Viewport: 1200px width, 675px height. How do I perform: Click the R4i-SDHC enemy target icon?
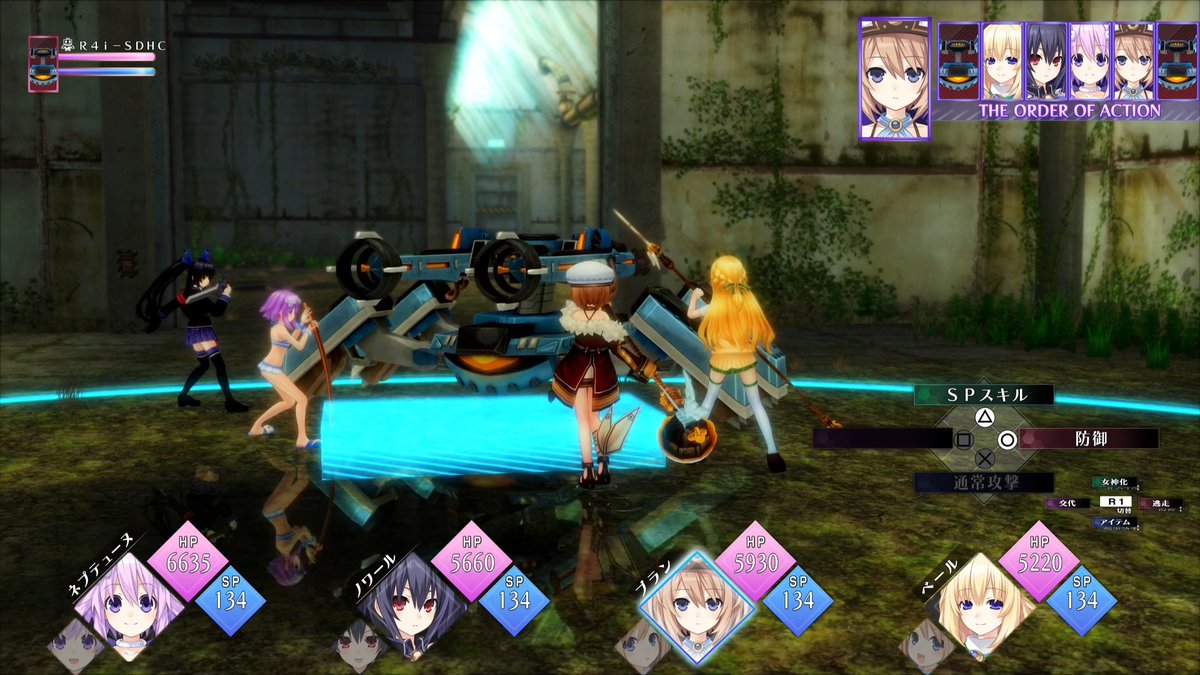point(43,64)
